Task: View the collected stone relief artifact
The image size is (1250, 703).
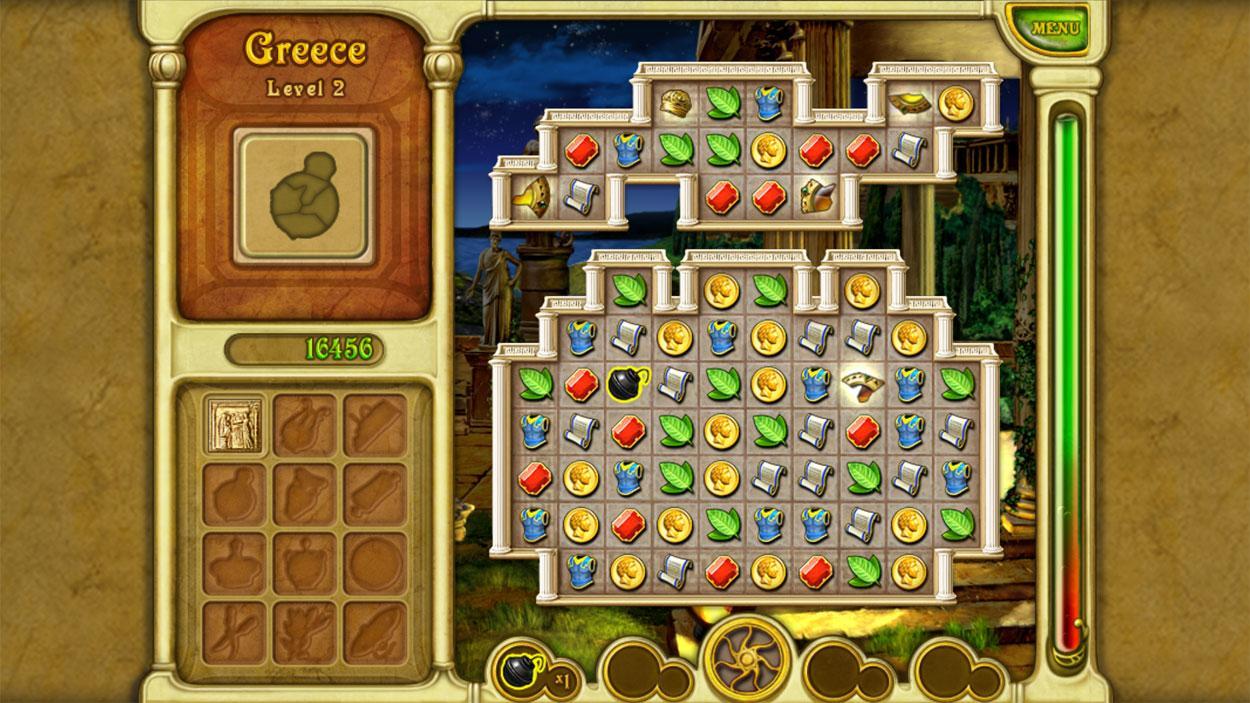Action: pyautogui.click(x=235, y=424)
